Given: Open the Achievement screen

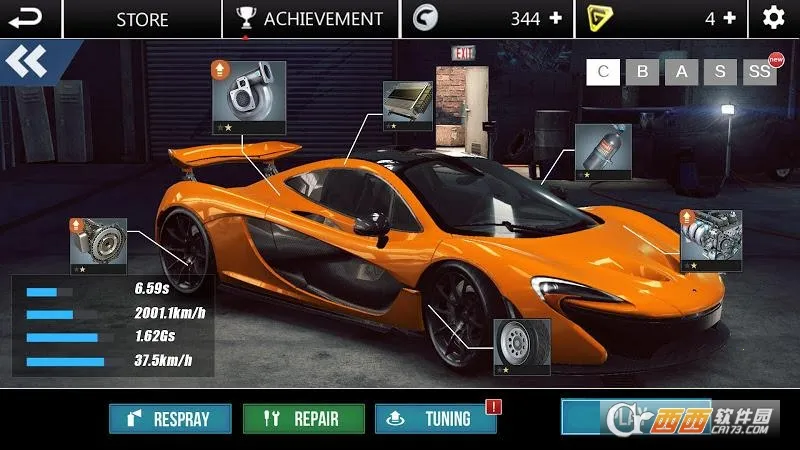Looking at the screenshot, I should pos(310,18).
